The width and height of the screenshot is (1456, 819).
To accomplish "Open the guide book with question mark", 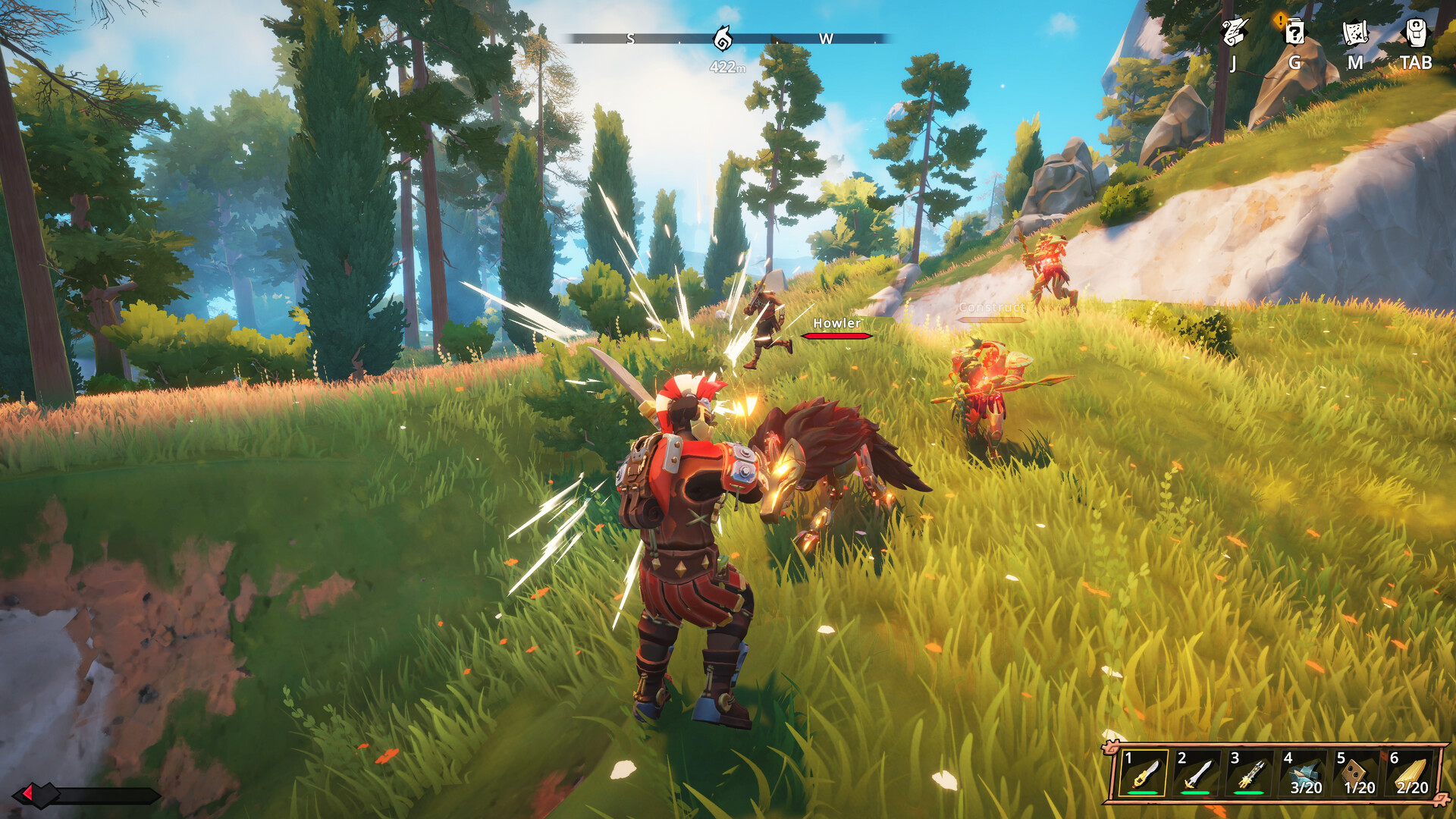I will 1294,33.
